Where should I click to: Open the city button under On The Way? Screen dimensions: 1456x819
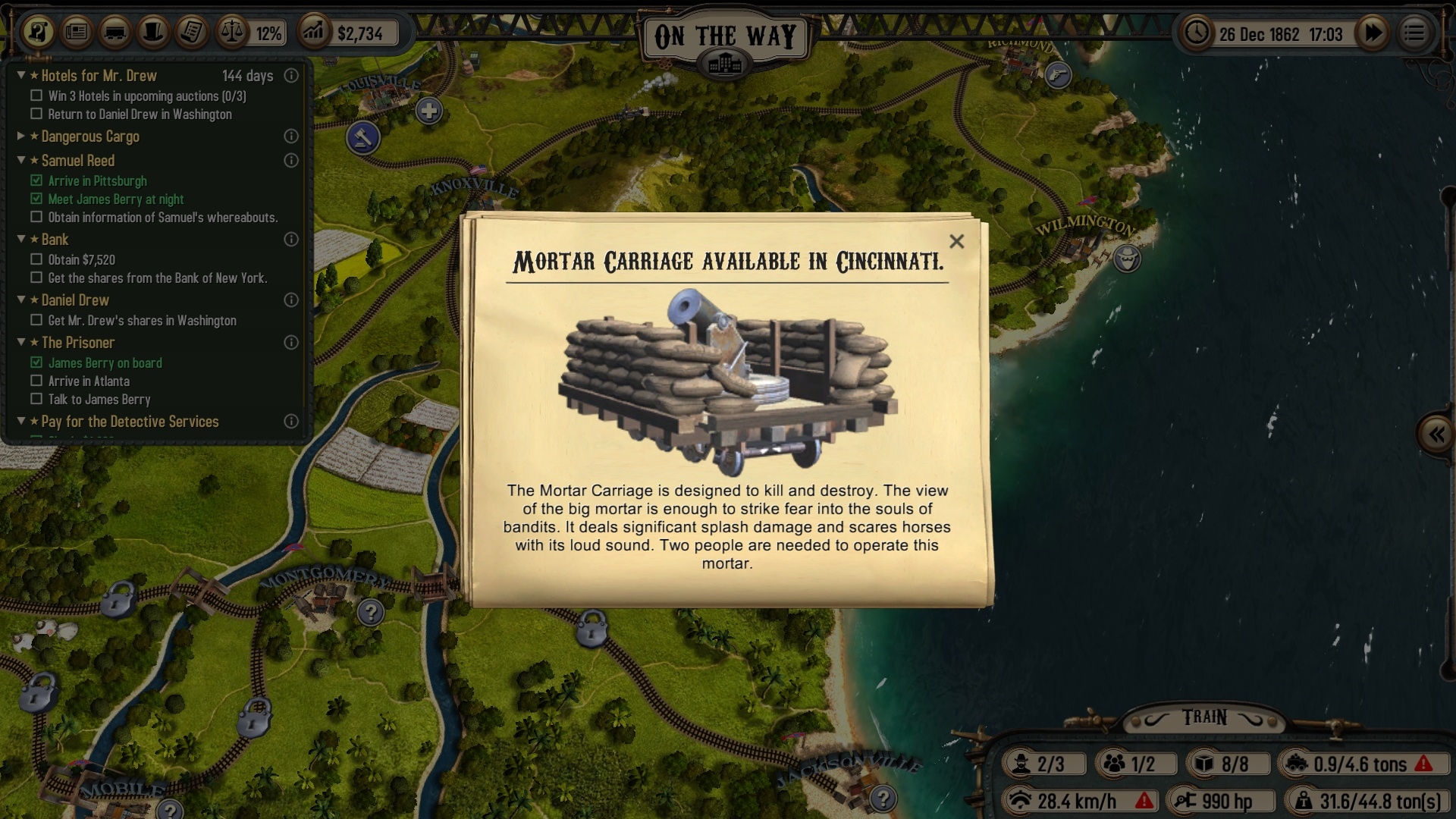point(725,64)
